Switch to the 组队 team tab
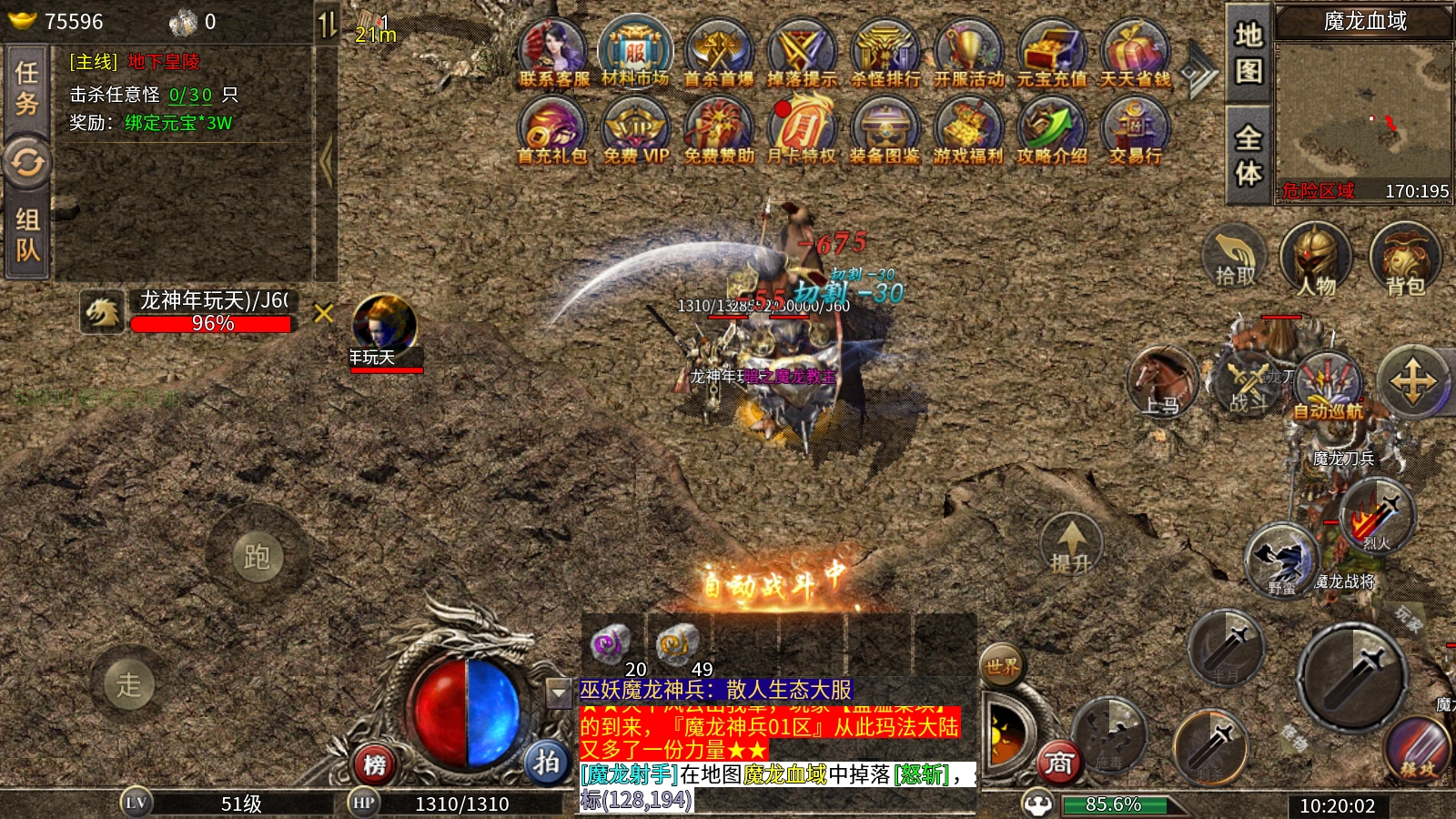This screenshot has width=1456, height=819. click(27, 234)
